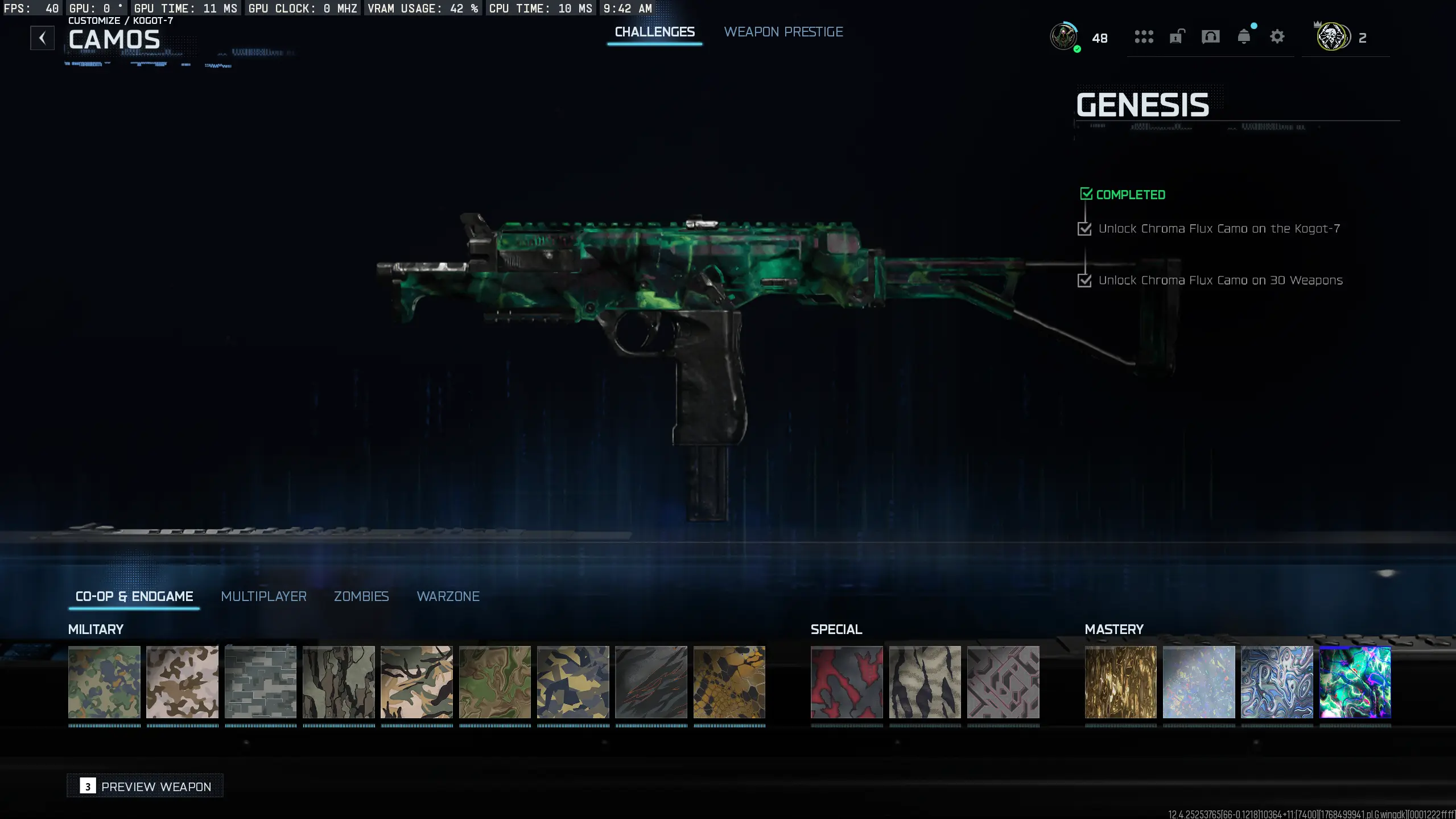Select the red-and-black Special camo swatch

tap(846, 682)
